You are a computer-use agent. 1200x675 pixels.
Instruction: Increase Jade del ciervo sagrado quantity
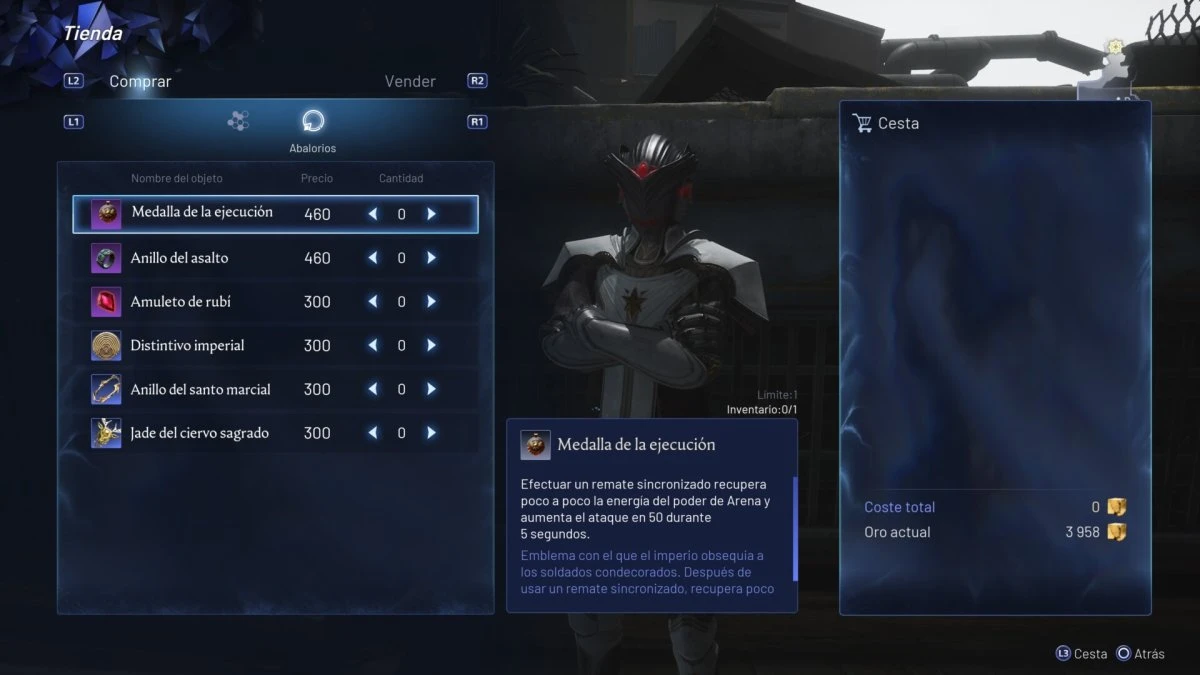431,434
